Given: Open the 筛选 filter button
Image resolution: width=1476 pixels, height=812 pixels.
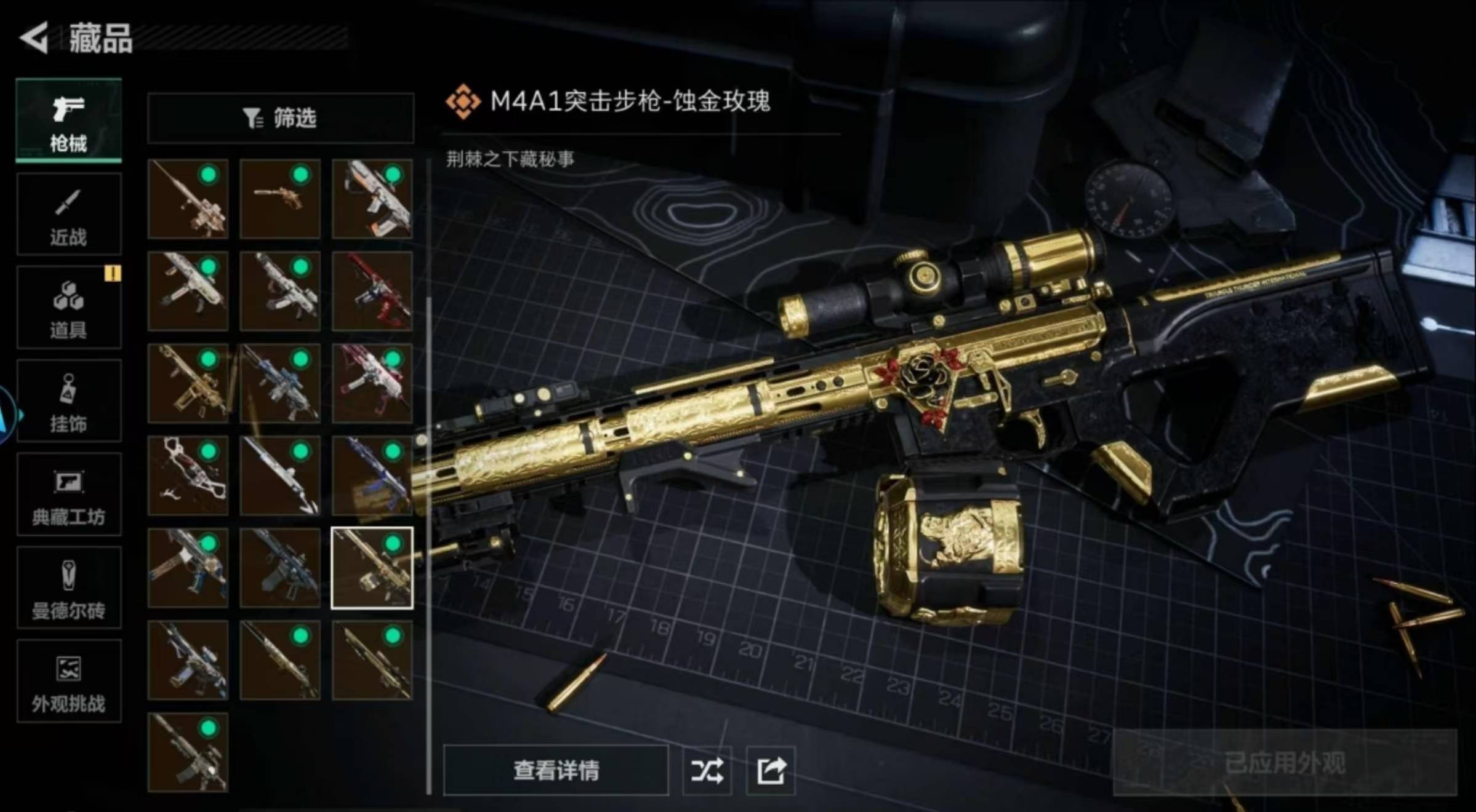Looking at the screenshot, I should 280,118.
